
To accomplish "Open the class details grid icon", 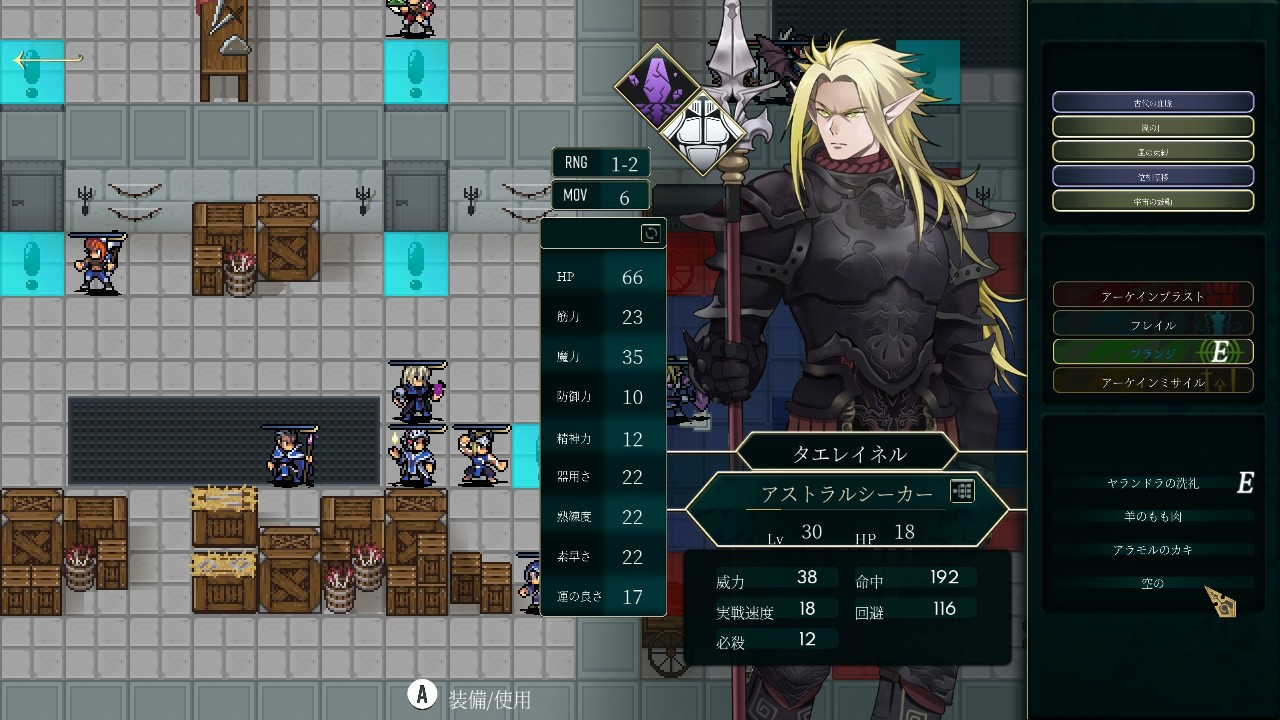I will click(x=962, y=491).
